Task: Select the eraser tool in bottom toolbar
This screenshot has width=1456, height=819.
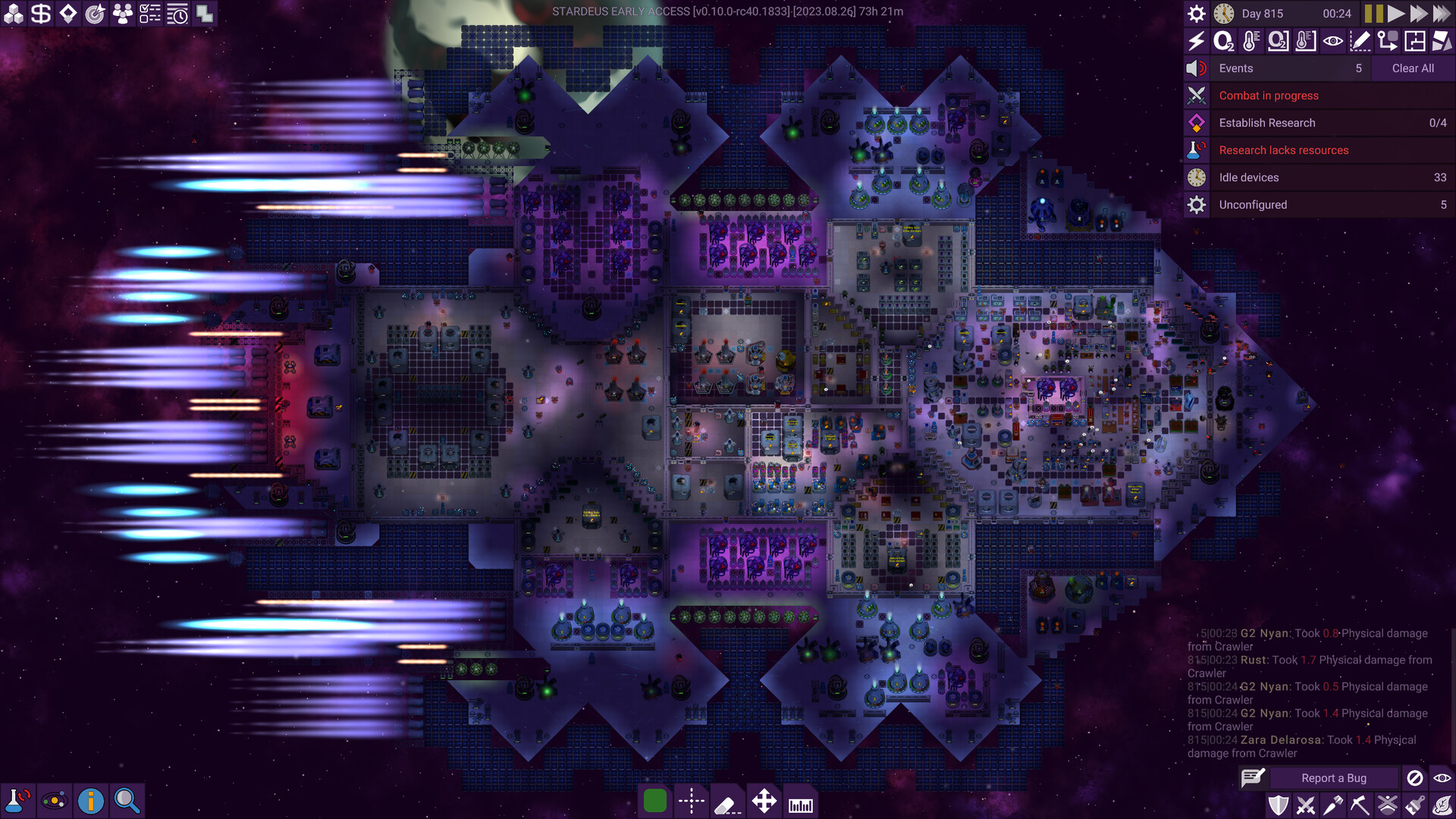Action: pos(728,801)
